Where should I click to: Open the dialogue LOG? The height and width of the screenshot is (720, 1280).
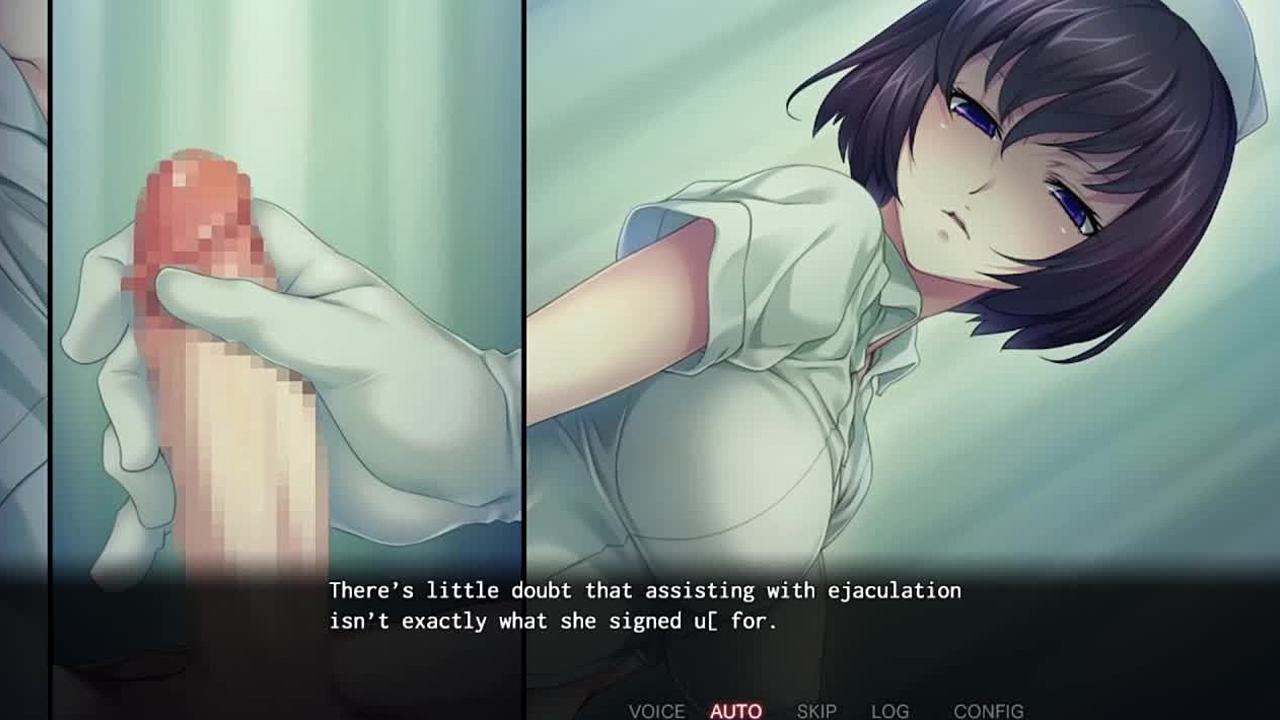(889, 711)
